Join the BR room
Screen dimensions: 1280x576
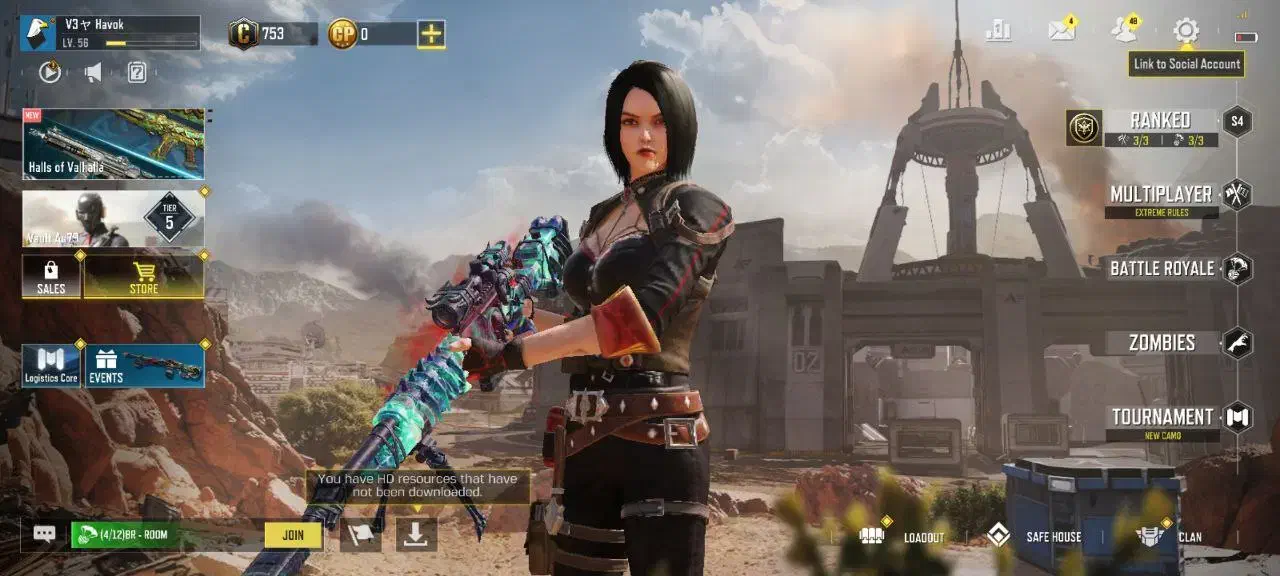pos(293,535)
